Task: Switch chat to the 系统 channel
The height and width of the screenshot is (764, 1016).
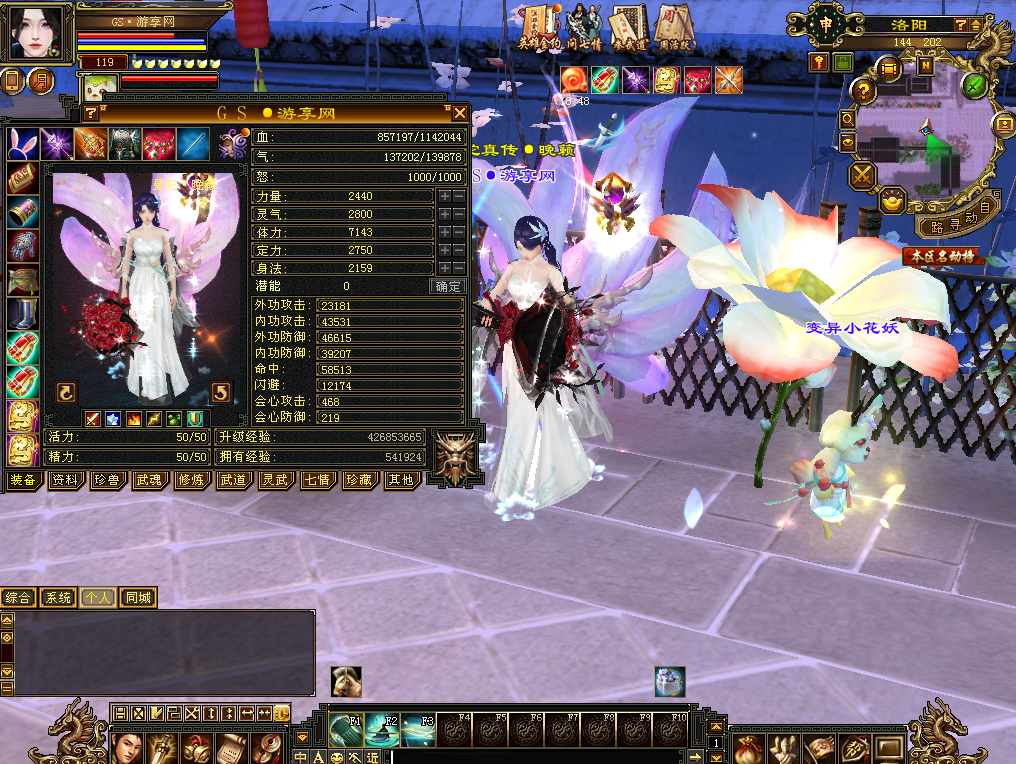Action: pos(58,598)
